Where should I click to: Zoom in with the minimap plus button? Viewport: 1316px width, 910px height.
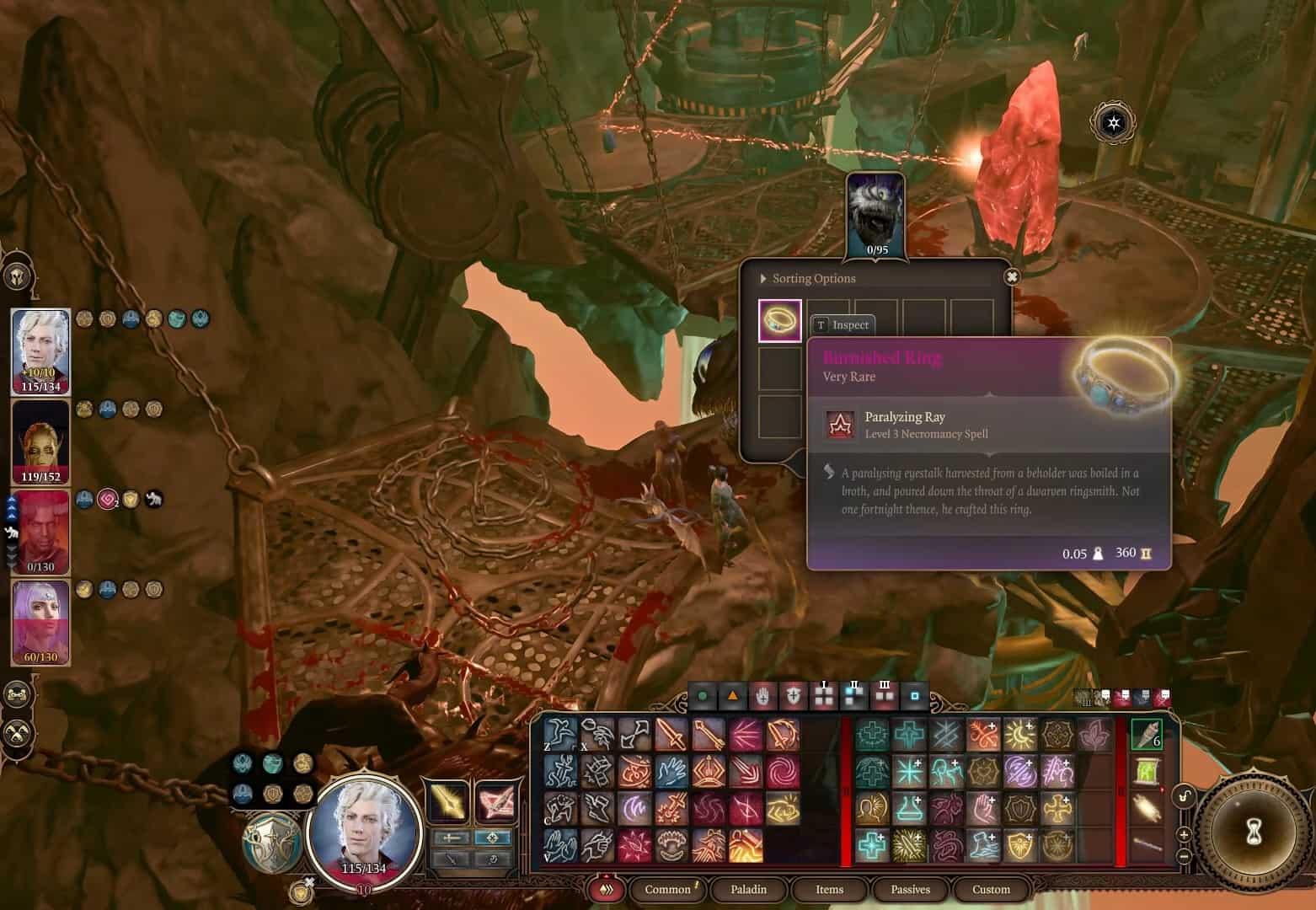pyautogui.click(x=1184, y=835)
